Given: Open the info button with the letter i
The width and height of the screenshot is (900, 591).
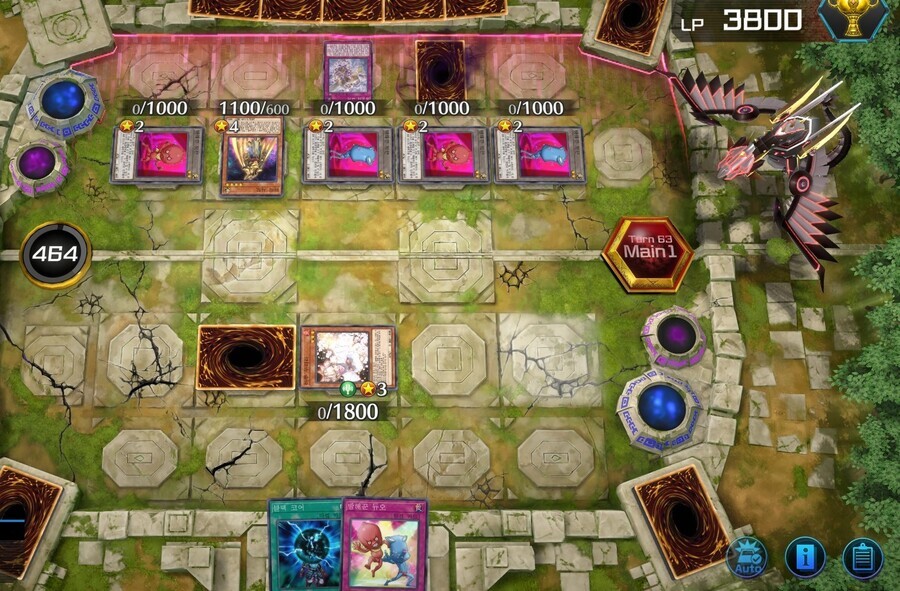Looking at the screenshot, I should (x=805, y=558).
